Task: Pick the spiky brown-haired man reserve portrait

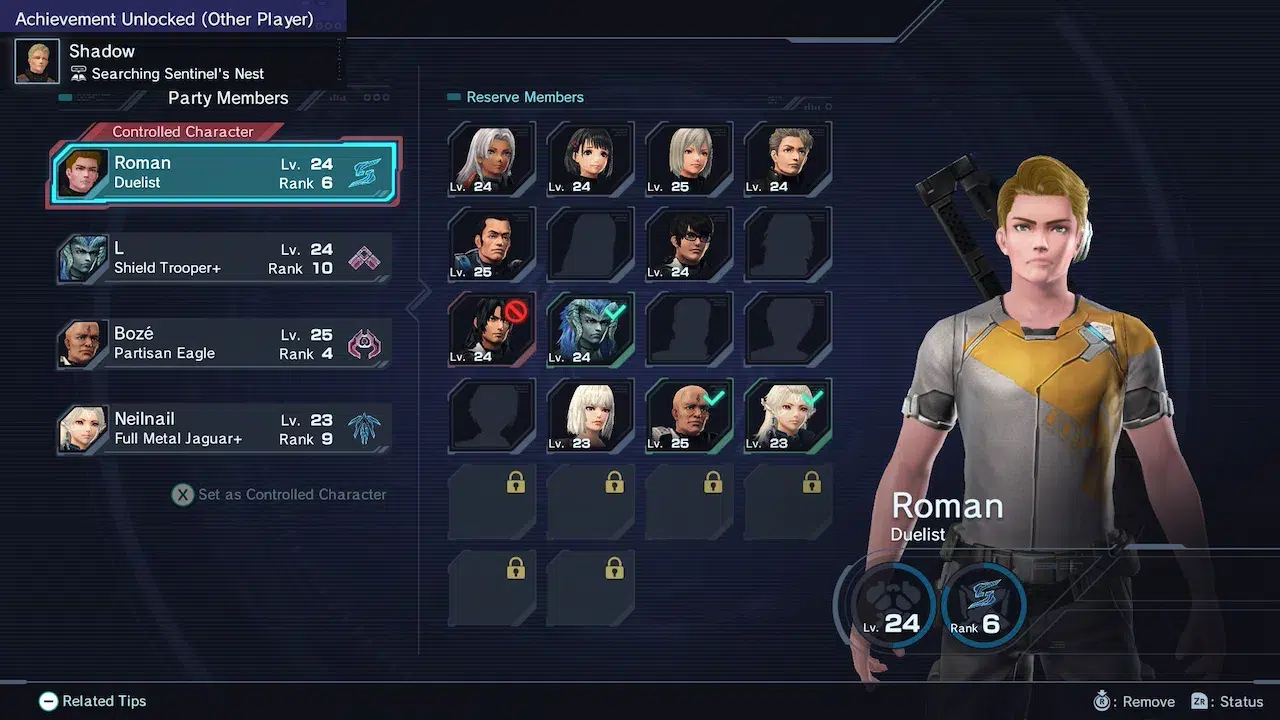Action: [x=788, y=159]
